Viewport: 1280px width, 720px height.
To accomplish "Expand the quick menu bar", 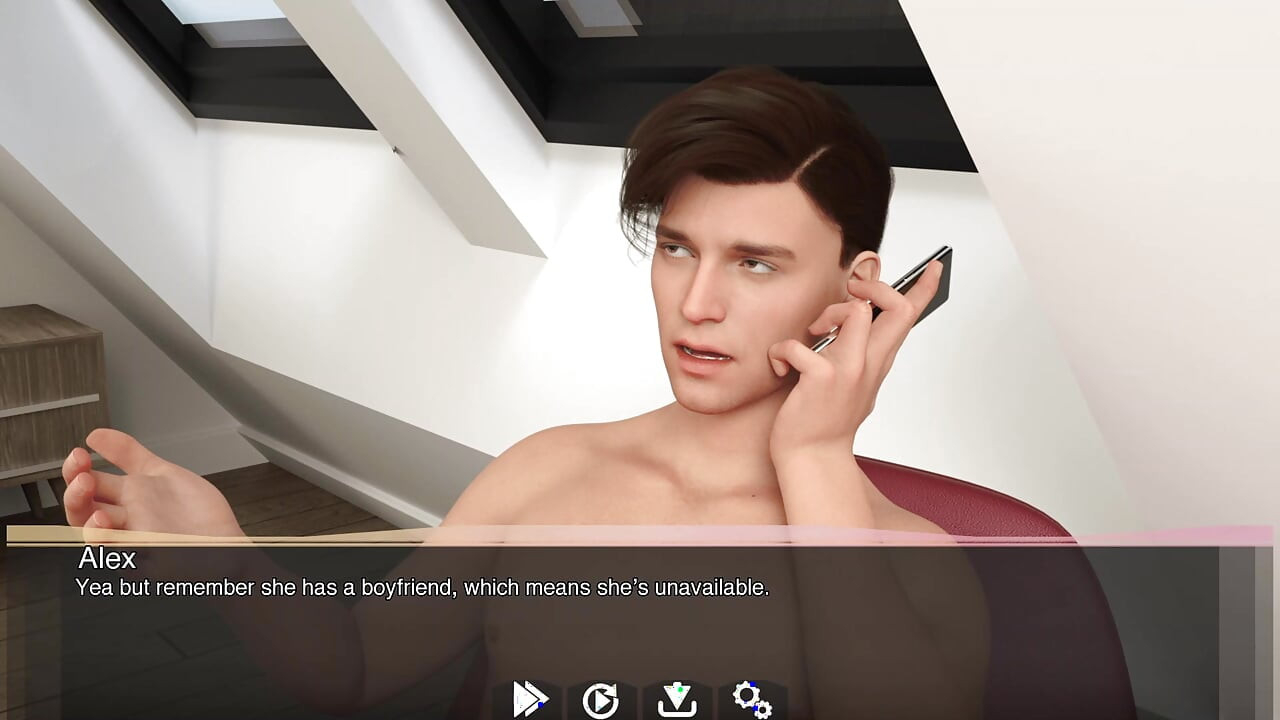I will pos(640,697).
